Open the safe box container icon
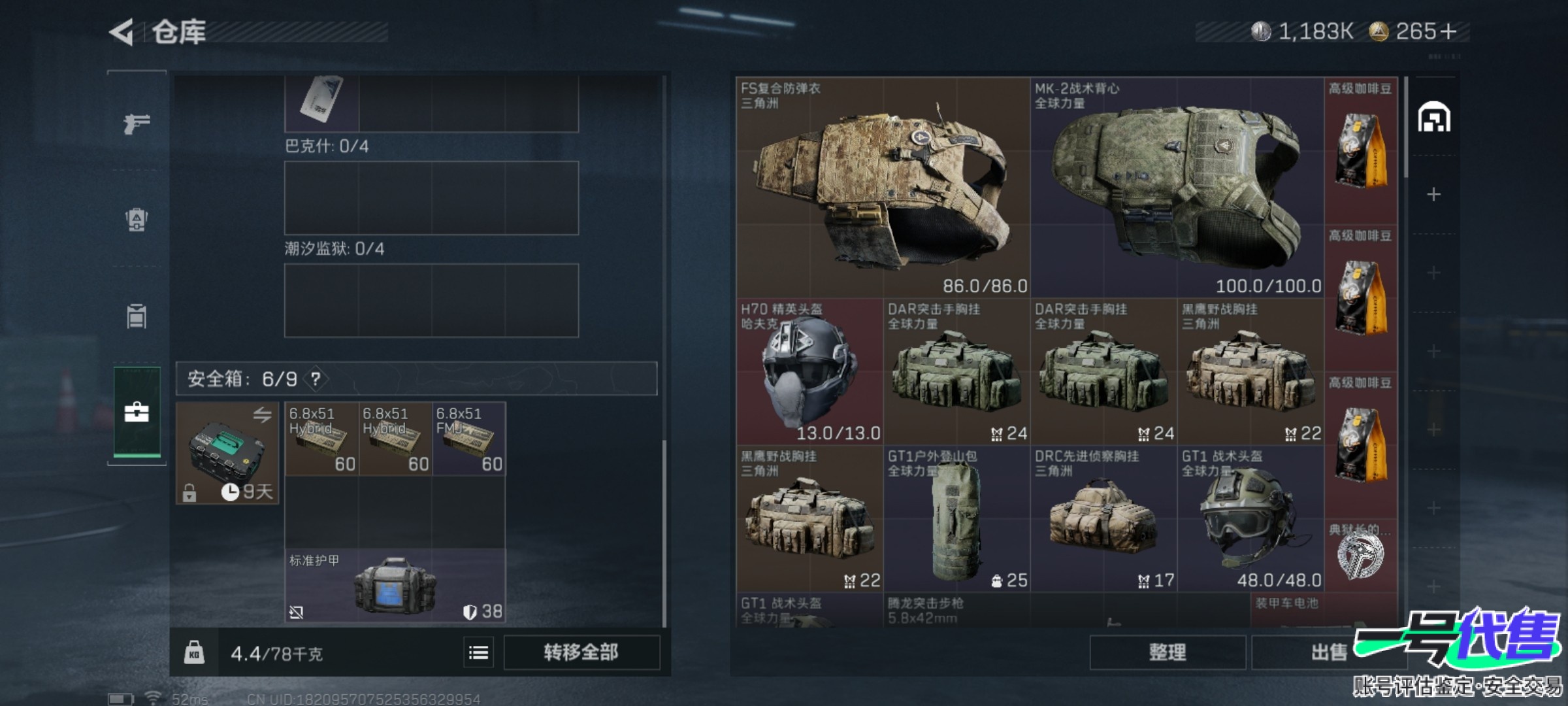 tap(227, 452)
